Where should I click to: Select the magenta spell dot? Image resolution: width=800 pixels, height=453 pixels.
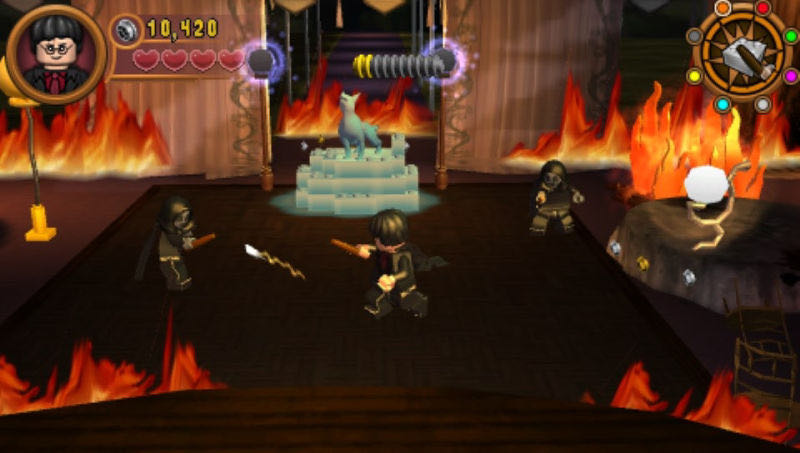pyautogui.click(x=790, y=76)
